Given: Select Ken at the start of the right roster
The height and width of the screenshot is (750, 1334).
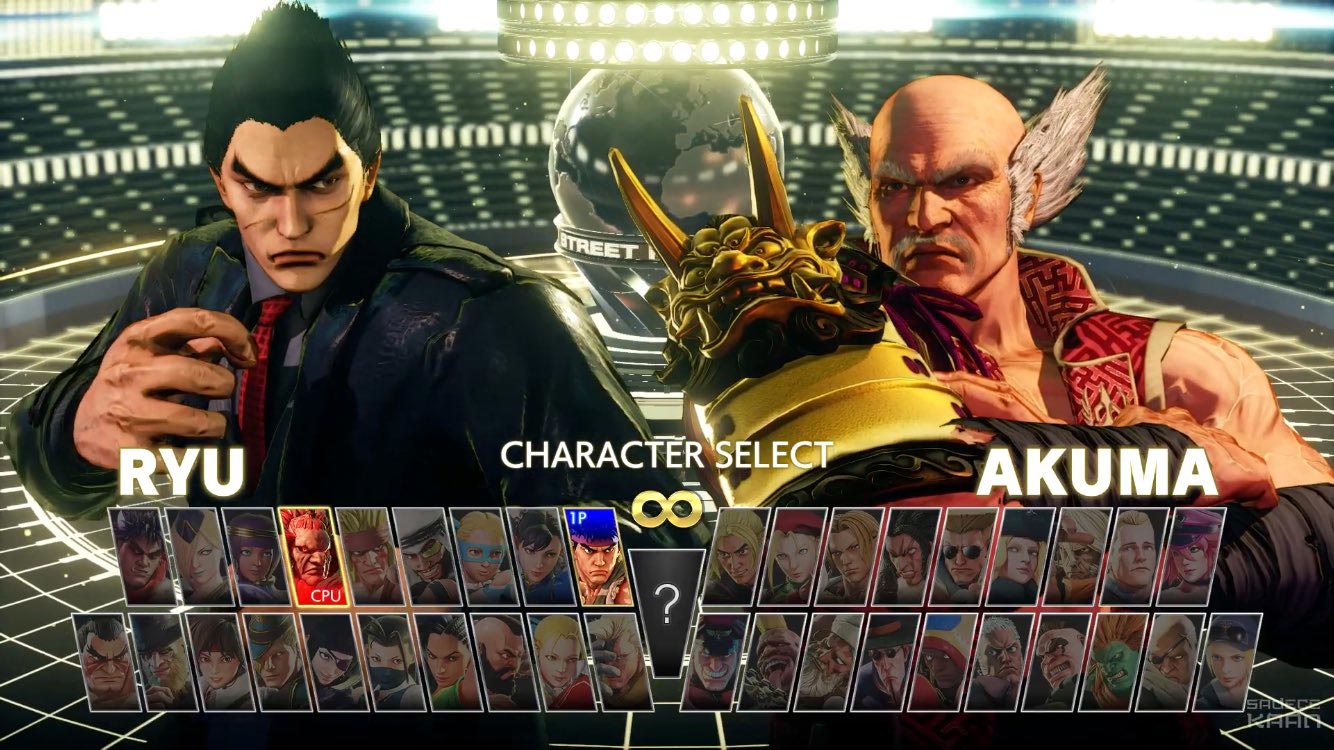Looking at the screenshot, I should 734,555.
